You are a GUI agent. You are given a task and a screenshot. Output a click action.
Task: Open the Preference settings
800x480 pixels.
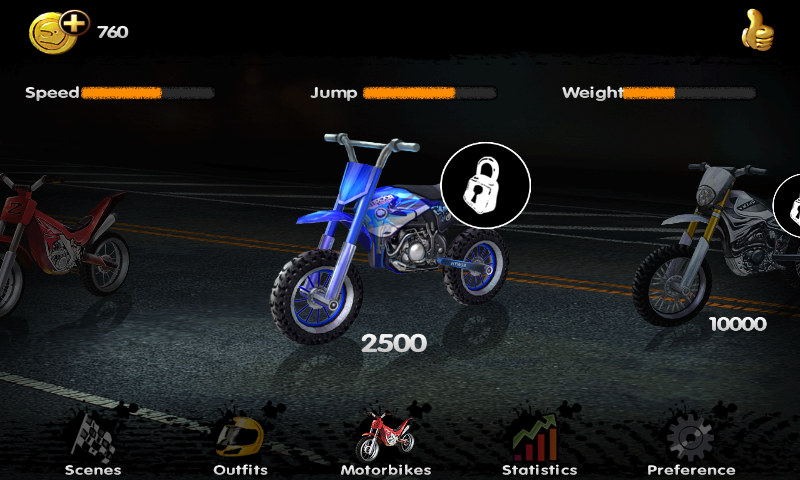point(690,445)
